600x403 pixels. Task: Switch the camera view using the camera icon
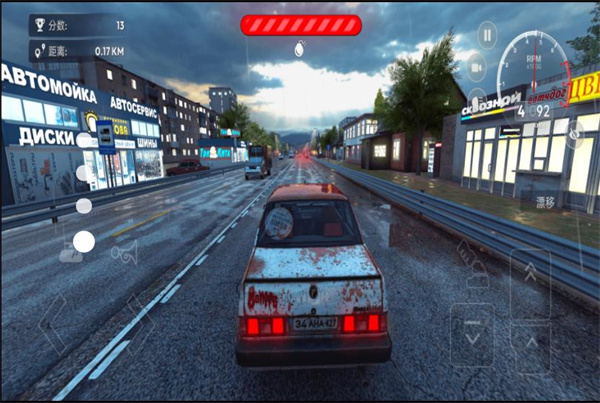click(x=477, y=66)
